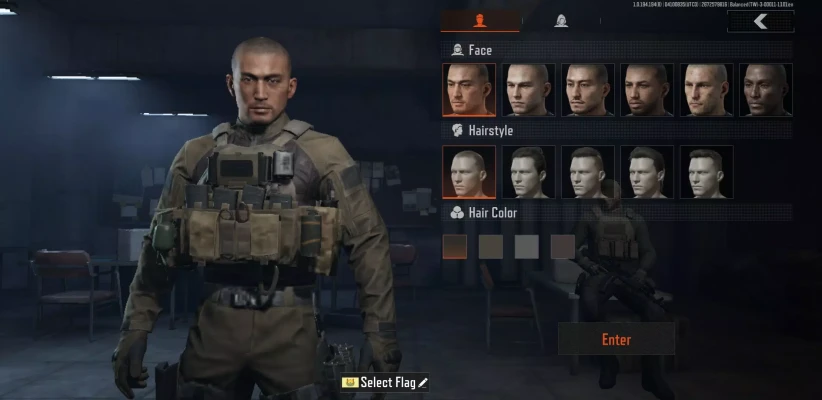Select the buzz cut hairstyle
This screenshot has width=822, height=400.
[468, 172]
